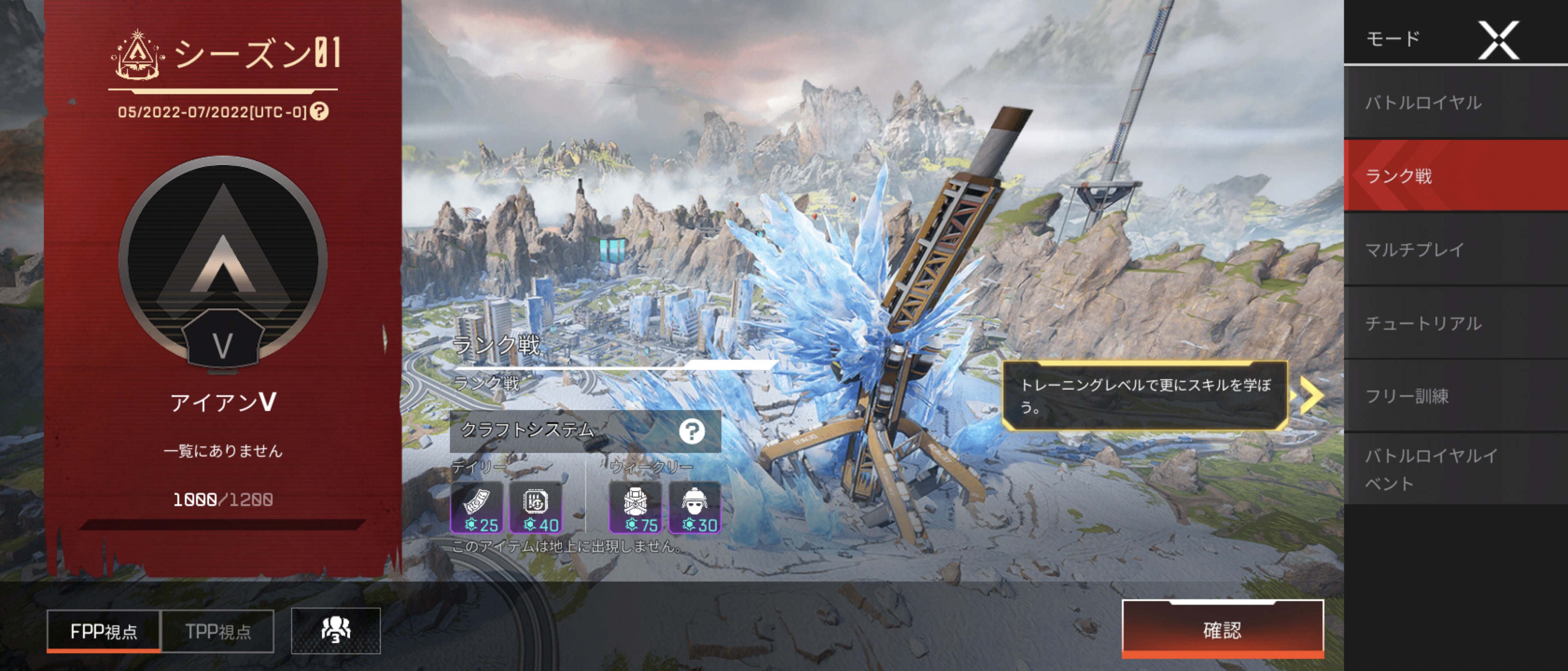
Task: Open the season date help icon
Action: [x=319, y=111]
